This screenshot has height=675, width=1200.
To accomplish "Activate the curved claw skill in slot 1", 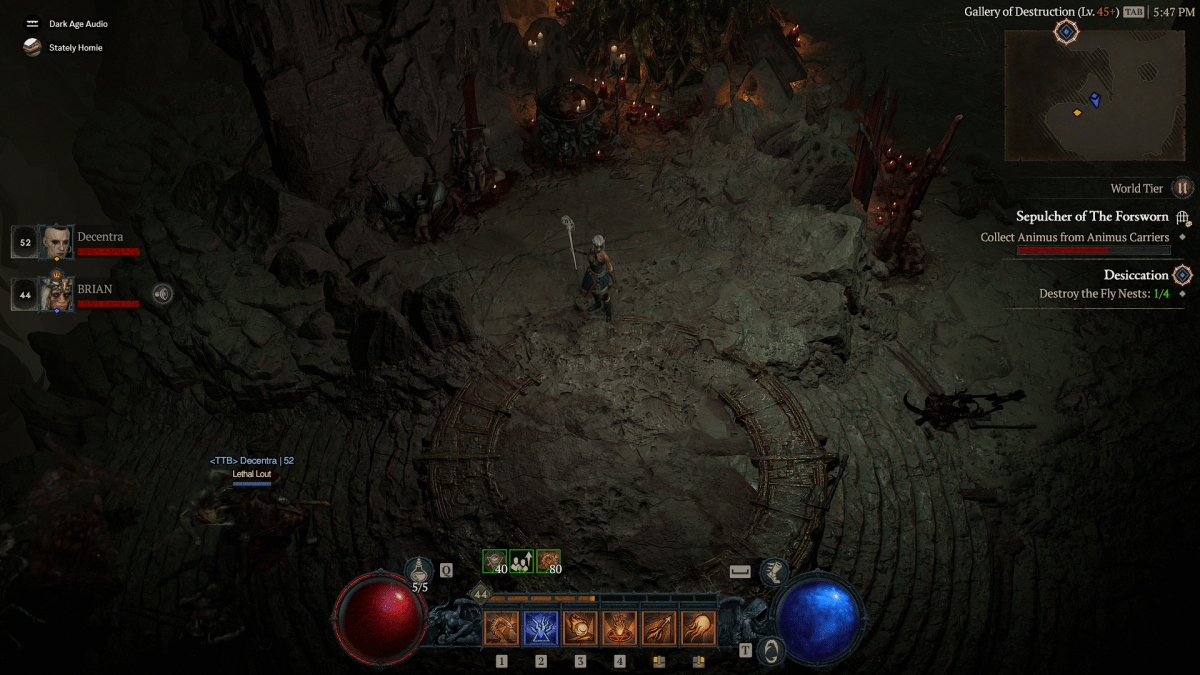I will point(501,628).
